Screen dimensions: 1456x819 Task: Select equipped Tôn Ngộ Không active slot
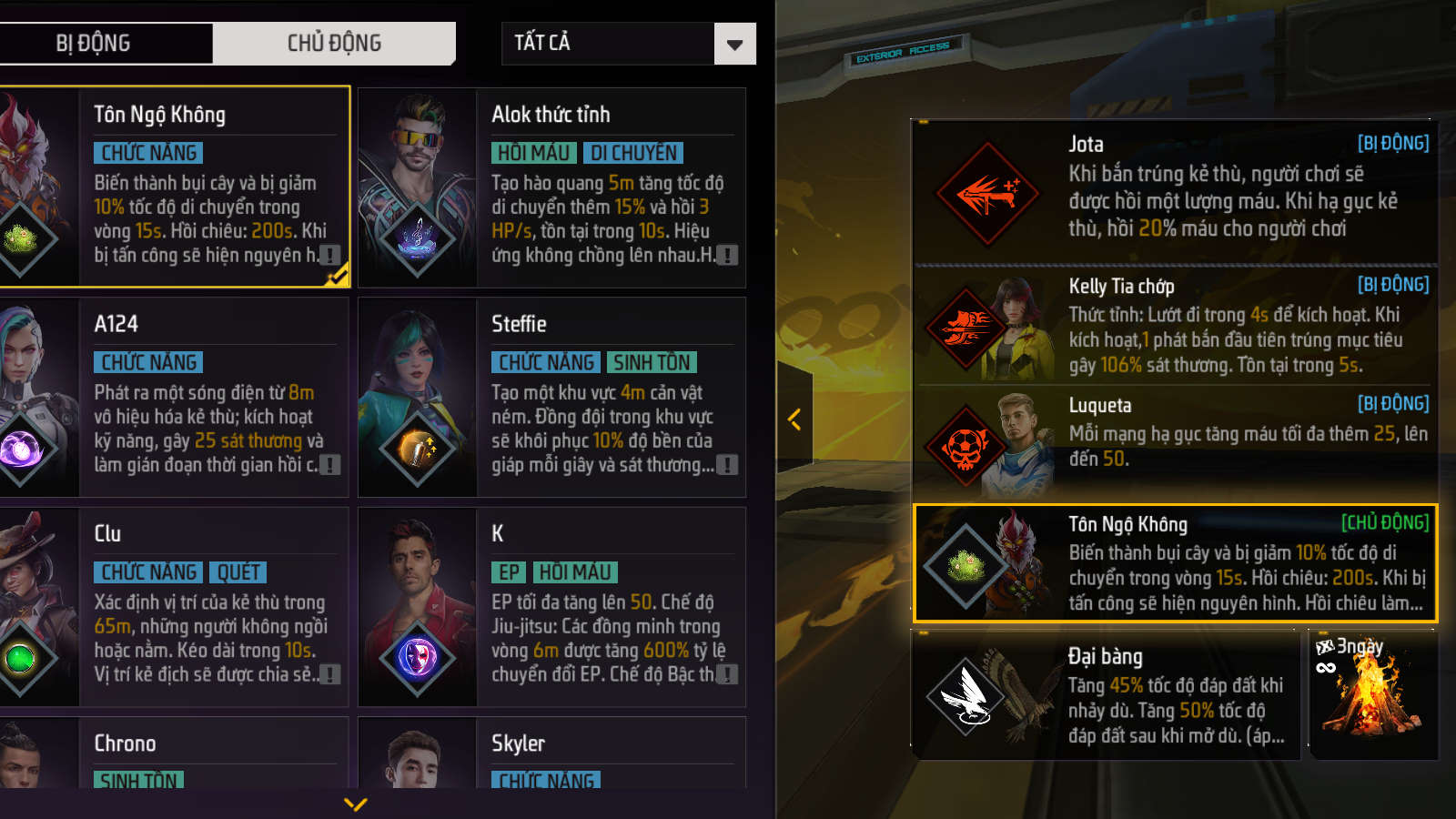click(1174, 563)
